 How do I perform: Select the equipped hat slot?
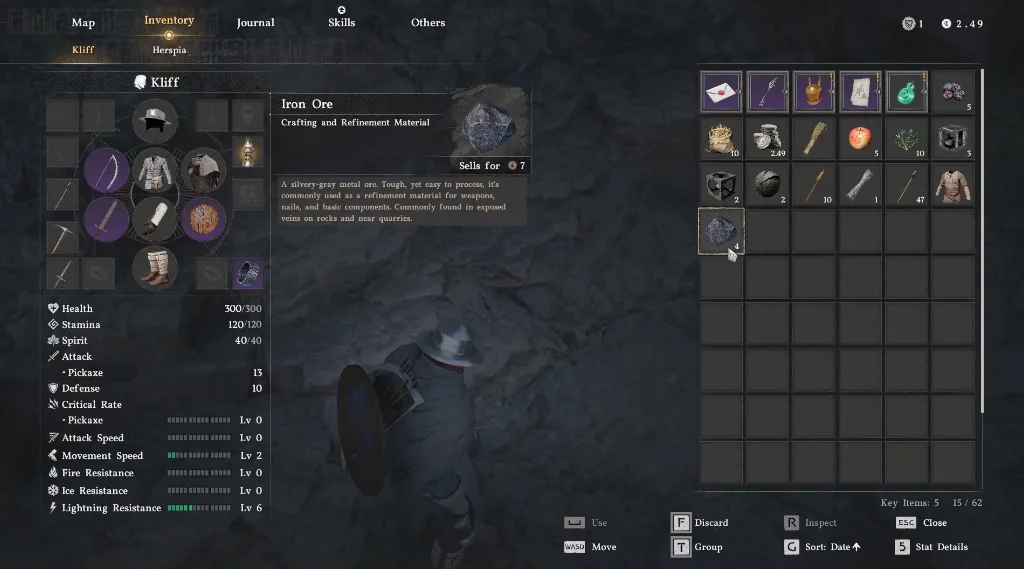(155, 124)
